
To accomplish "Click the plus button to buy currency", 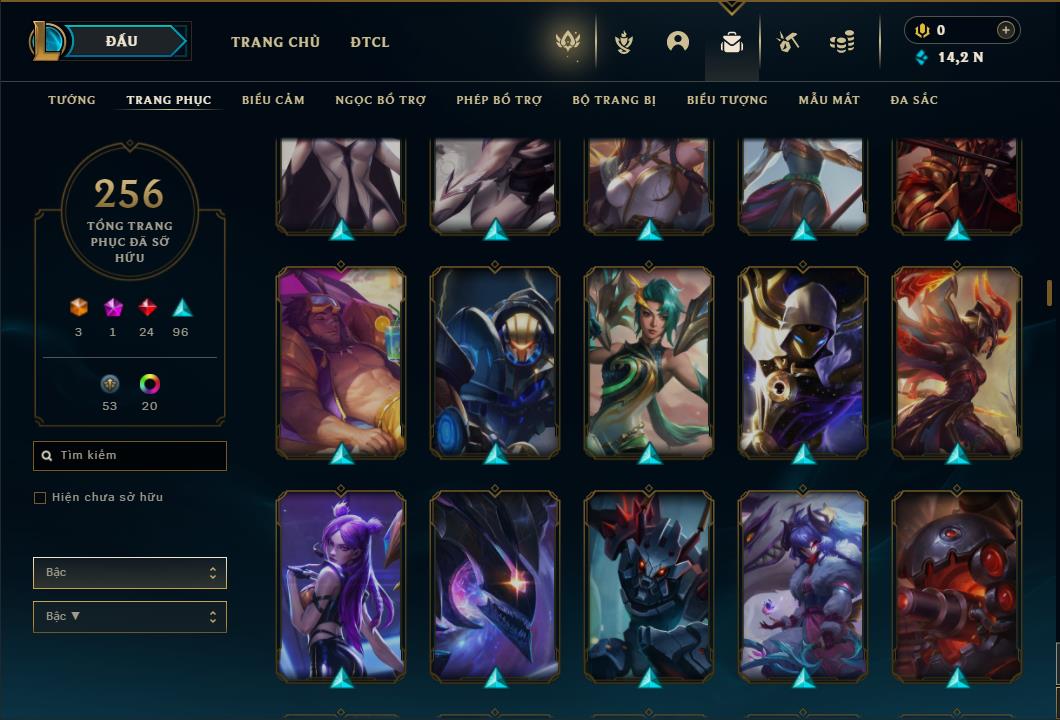I will click(x=1006, y=30).
